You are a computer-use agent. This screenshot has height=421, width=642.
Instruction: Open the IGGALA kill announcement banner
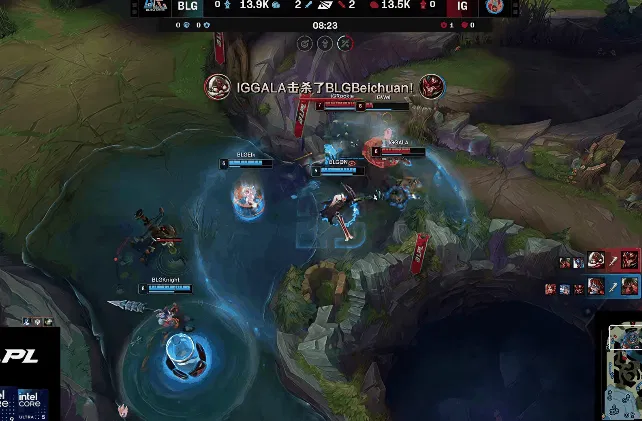324,87
